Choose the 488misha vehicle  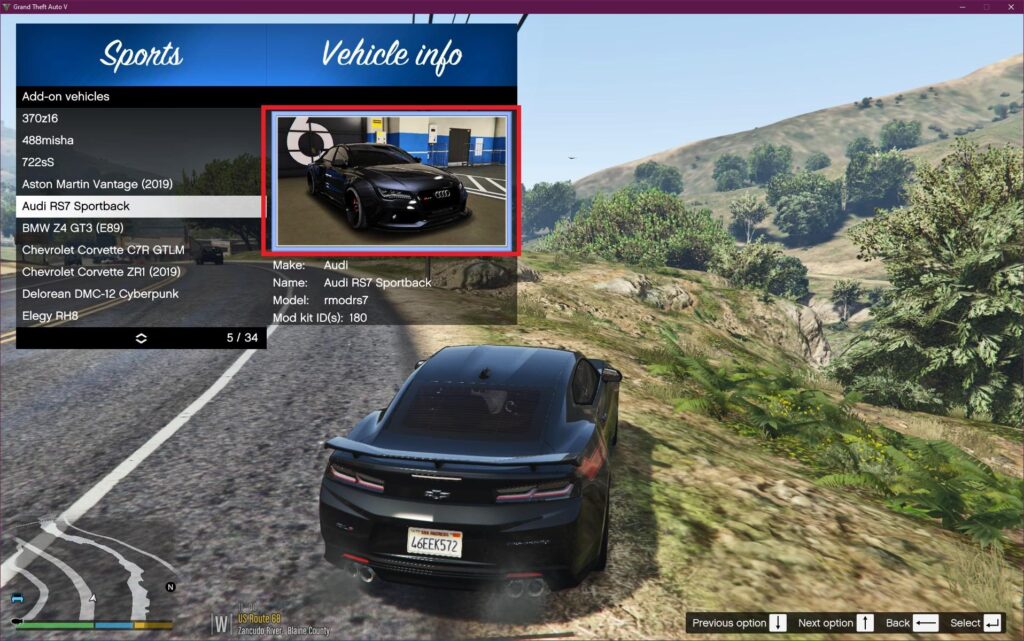click(x=140, y=140)
